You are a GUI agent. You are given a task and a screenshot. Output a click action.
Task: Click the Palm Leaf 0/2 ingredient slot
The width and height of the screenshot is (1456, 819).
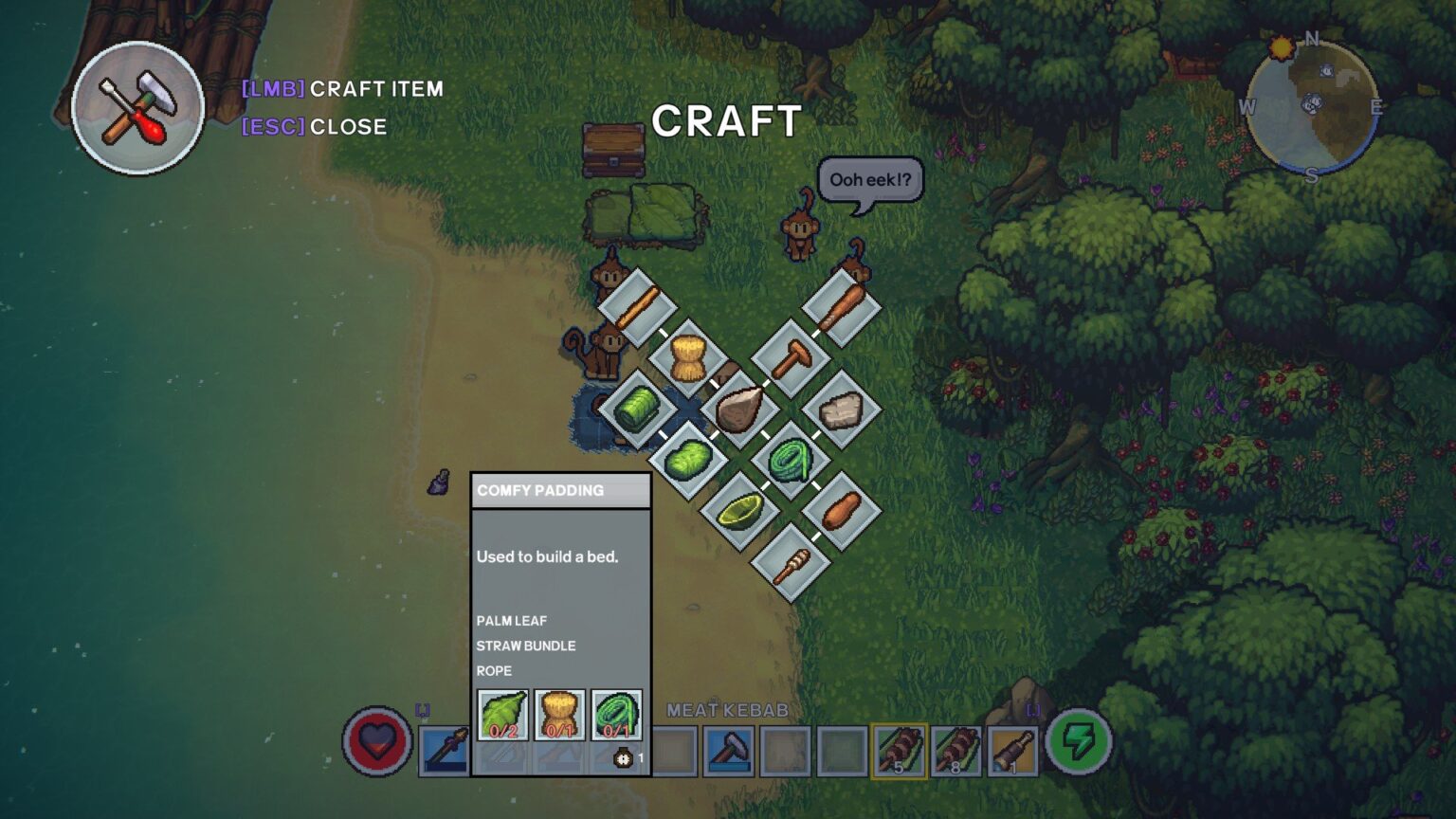(501, 716)
